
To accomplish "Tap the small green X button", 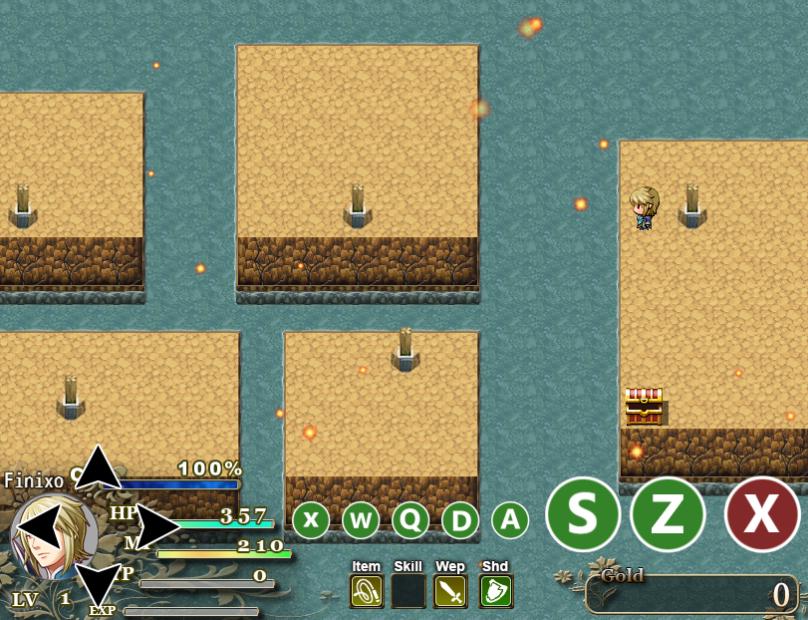I will [x=311, y=520].
